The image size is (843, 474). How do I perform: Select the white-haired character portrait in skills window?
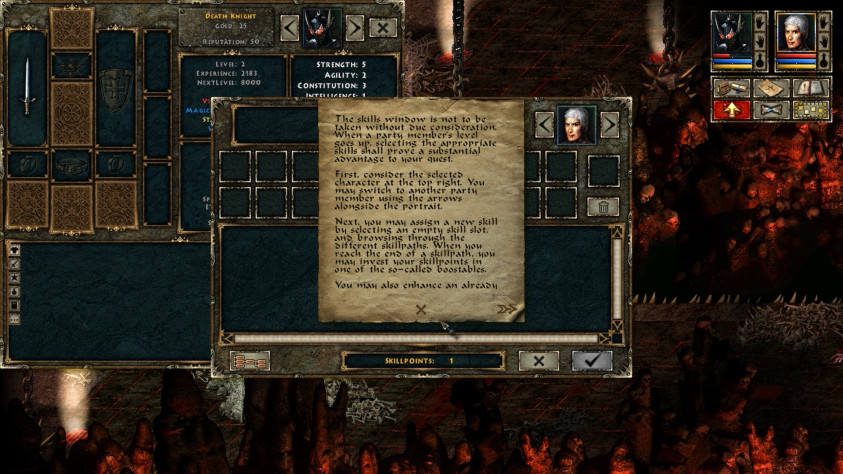pos(576,125)
